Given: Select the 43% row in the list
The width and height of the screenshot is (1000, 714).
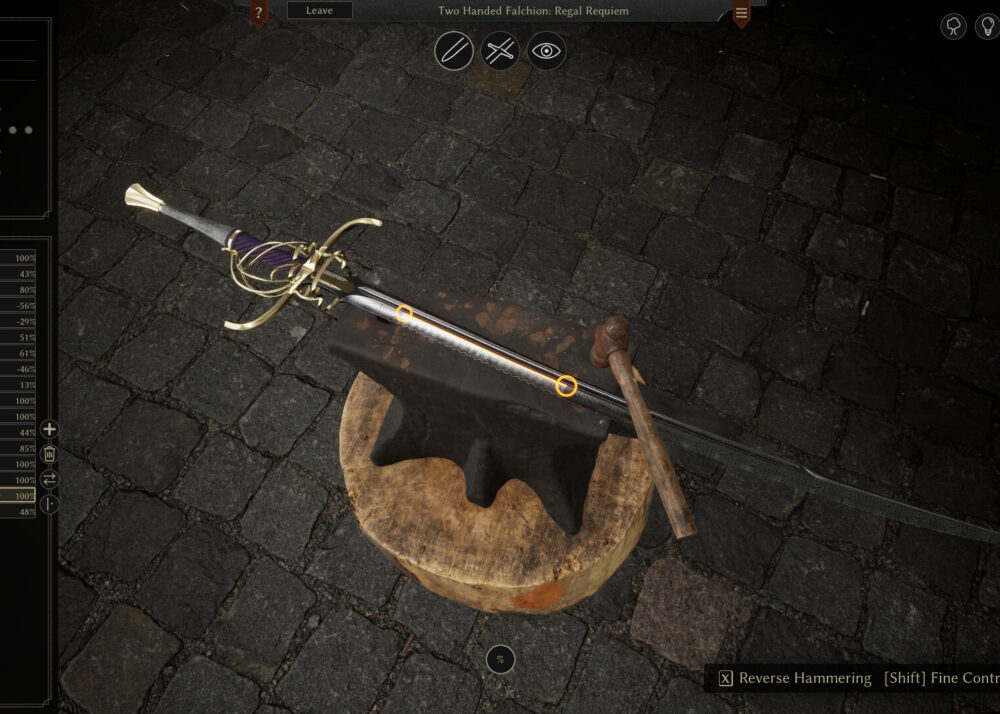Looking at the screenshot, I should tap(18, 274).
